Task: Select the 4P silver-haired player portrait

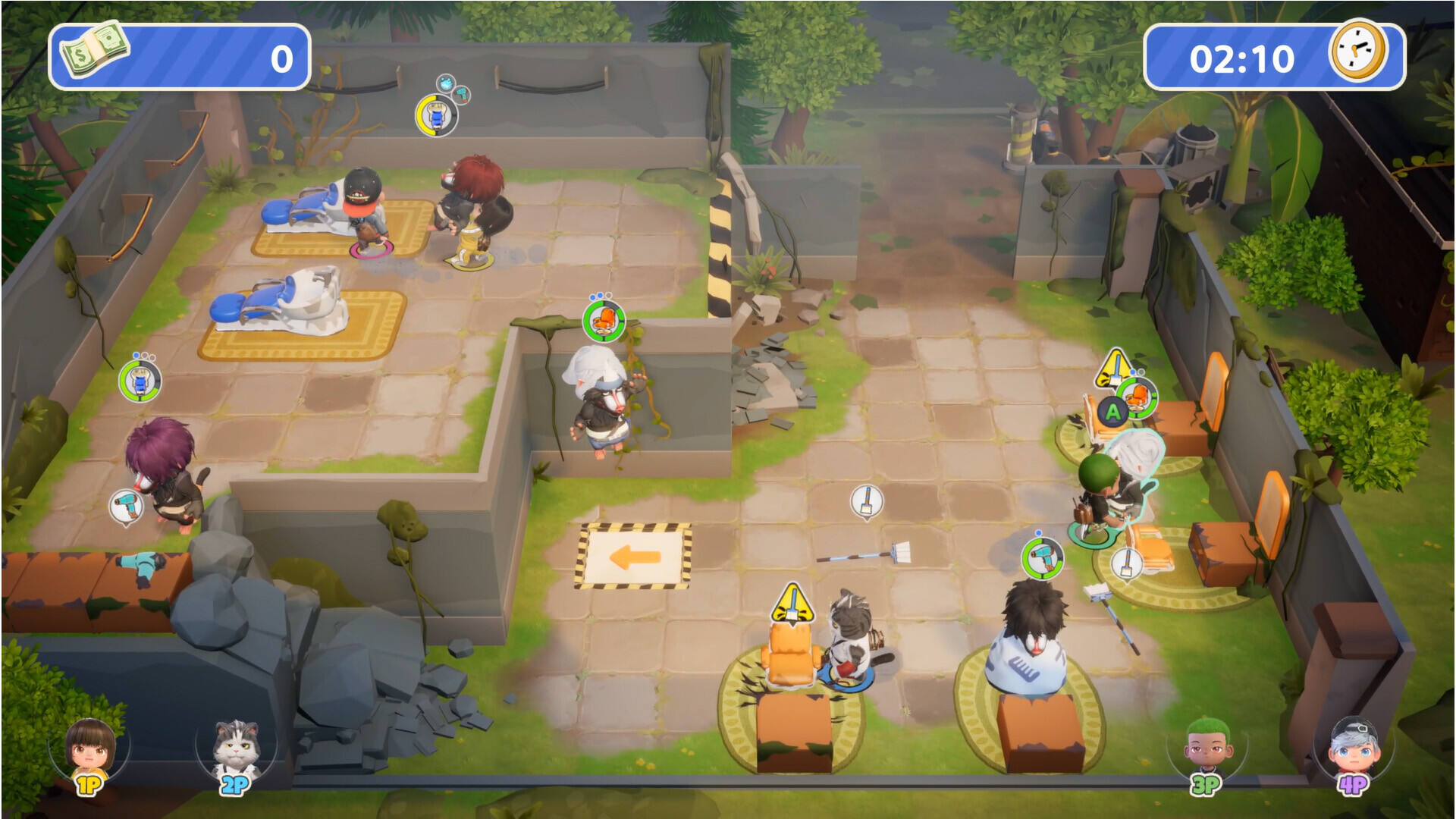Action: coord(1354,748)
